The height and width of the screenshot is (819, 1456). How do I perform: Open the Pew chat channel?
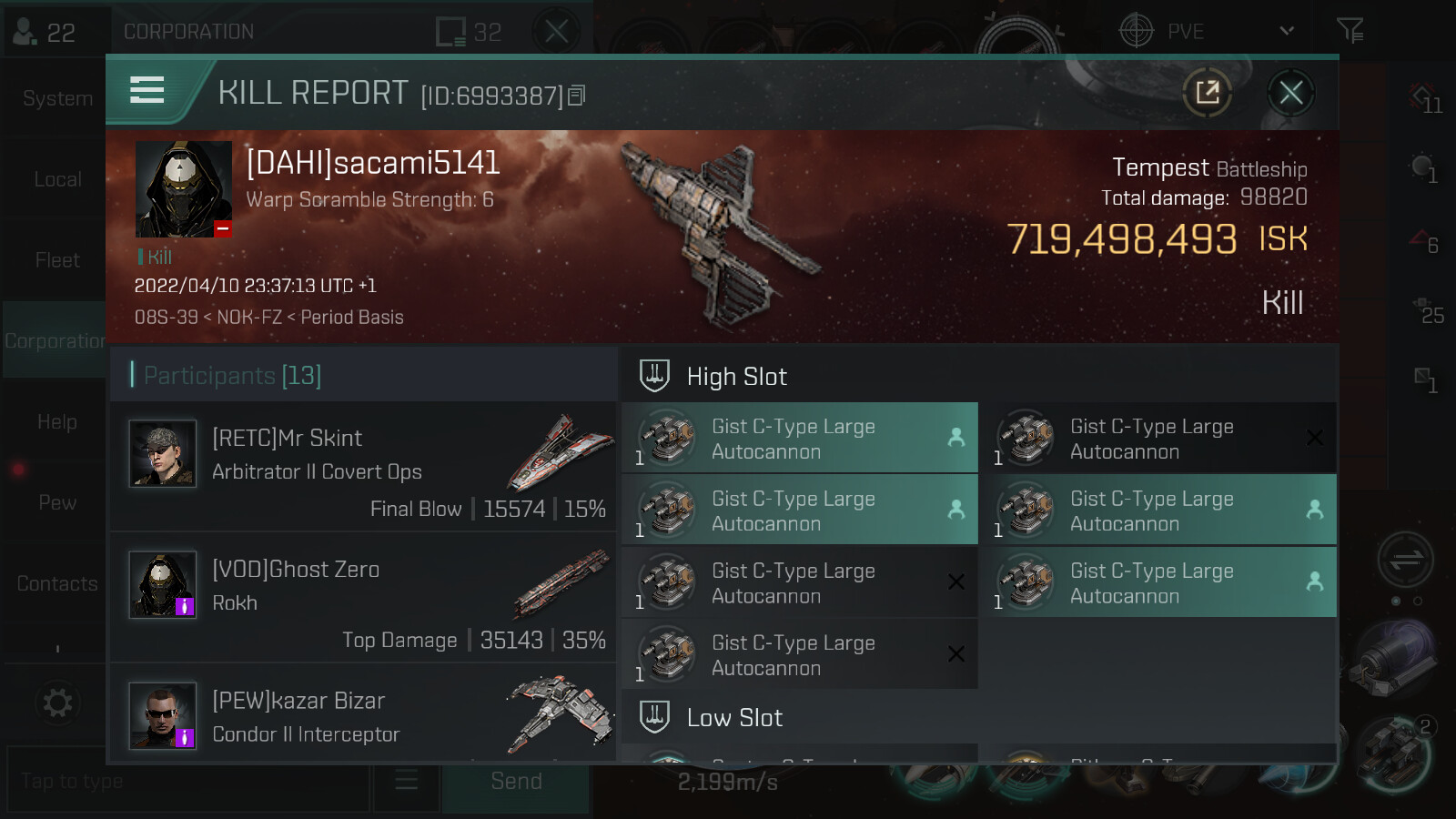click(x=56, y=502)
